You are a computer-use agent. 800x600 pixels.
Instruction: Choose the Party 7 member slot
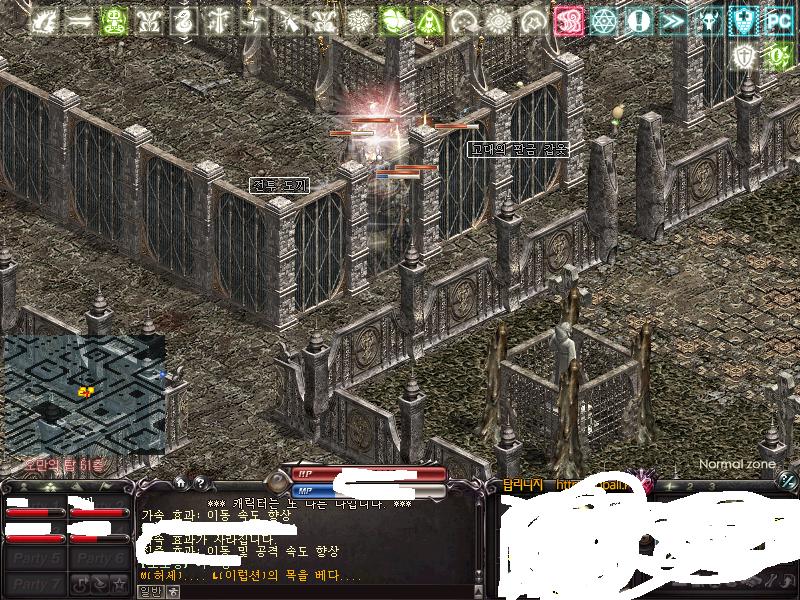point(35,583)
